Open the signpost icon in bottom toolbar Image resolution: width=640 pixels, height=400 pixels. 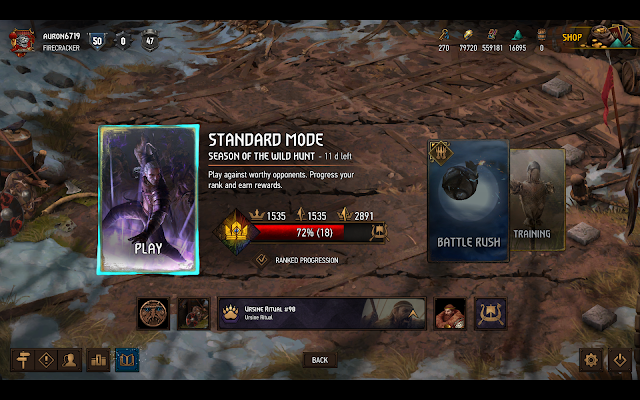20,360
